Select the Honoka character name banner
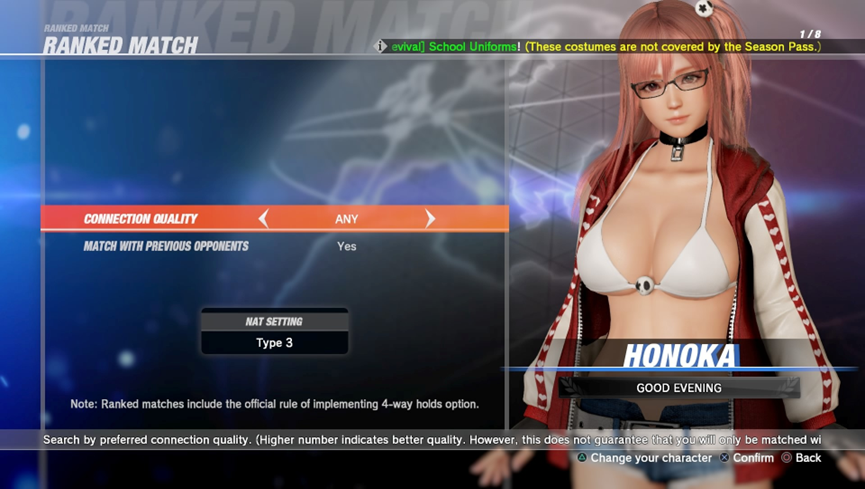Image resolution: width=865 pixels, height=489 pixels. pyautogui.click(x=680, y=355)
